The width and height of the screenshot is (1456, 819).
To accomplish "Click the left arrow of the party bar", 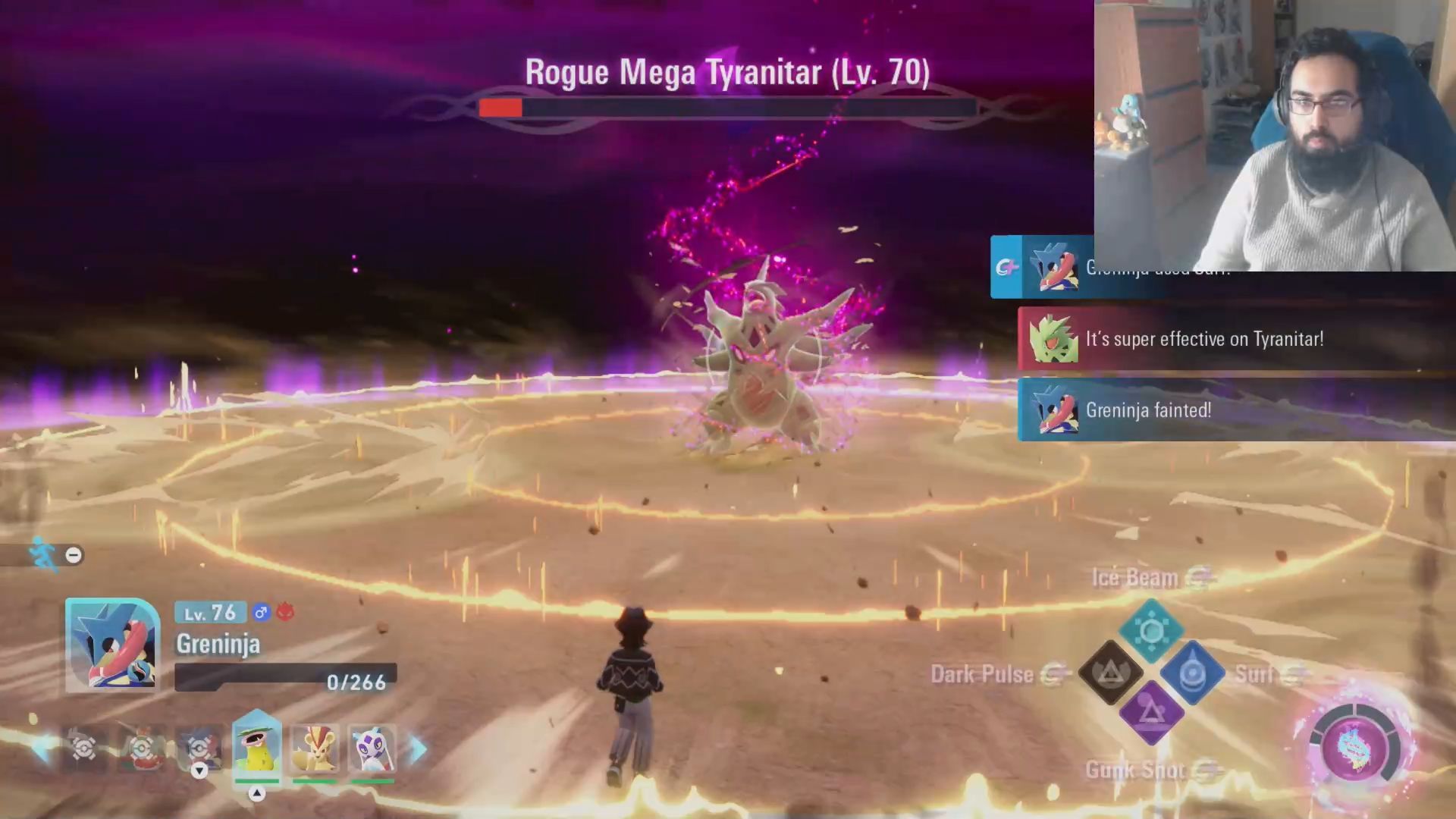I will click(x=42, y=749).
